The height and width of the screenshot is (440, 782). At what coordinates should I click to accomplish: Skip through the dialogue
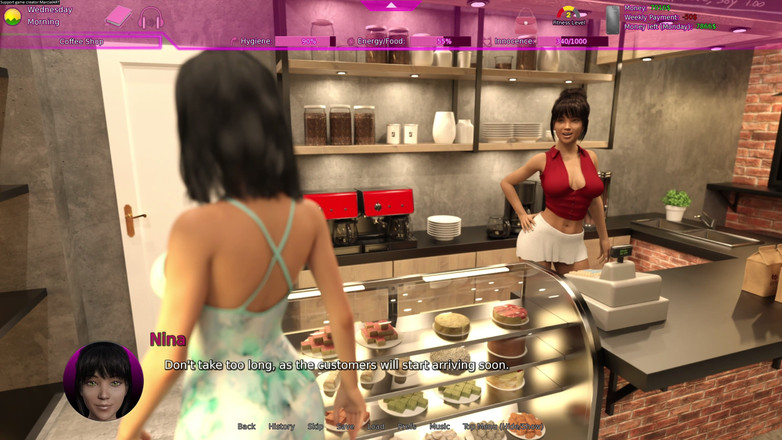[315, 427]
